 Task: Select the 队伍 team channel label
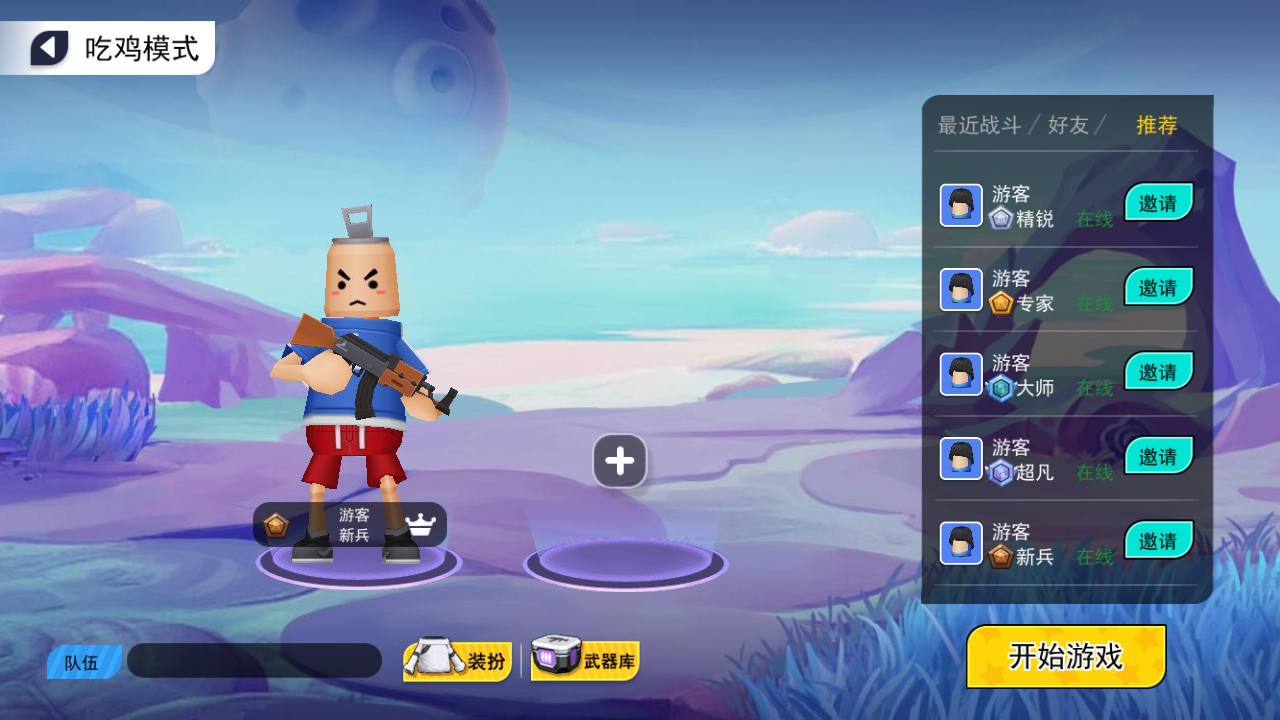(x=83, y=662)
